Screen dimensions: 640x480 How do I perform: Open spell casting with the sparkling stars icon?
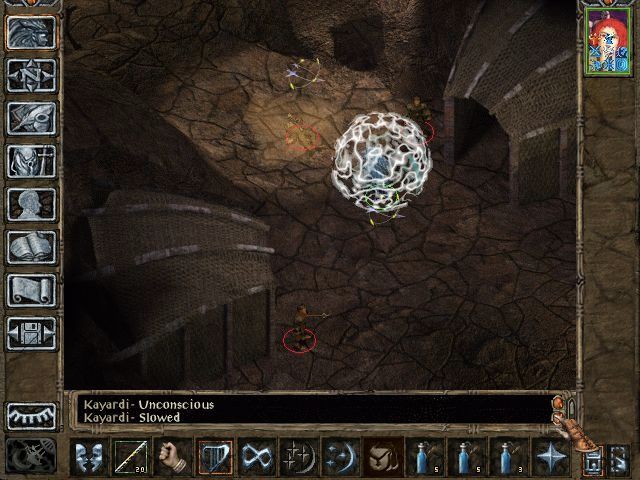pyautogui.click(x=299, y=457)
